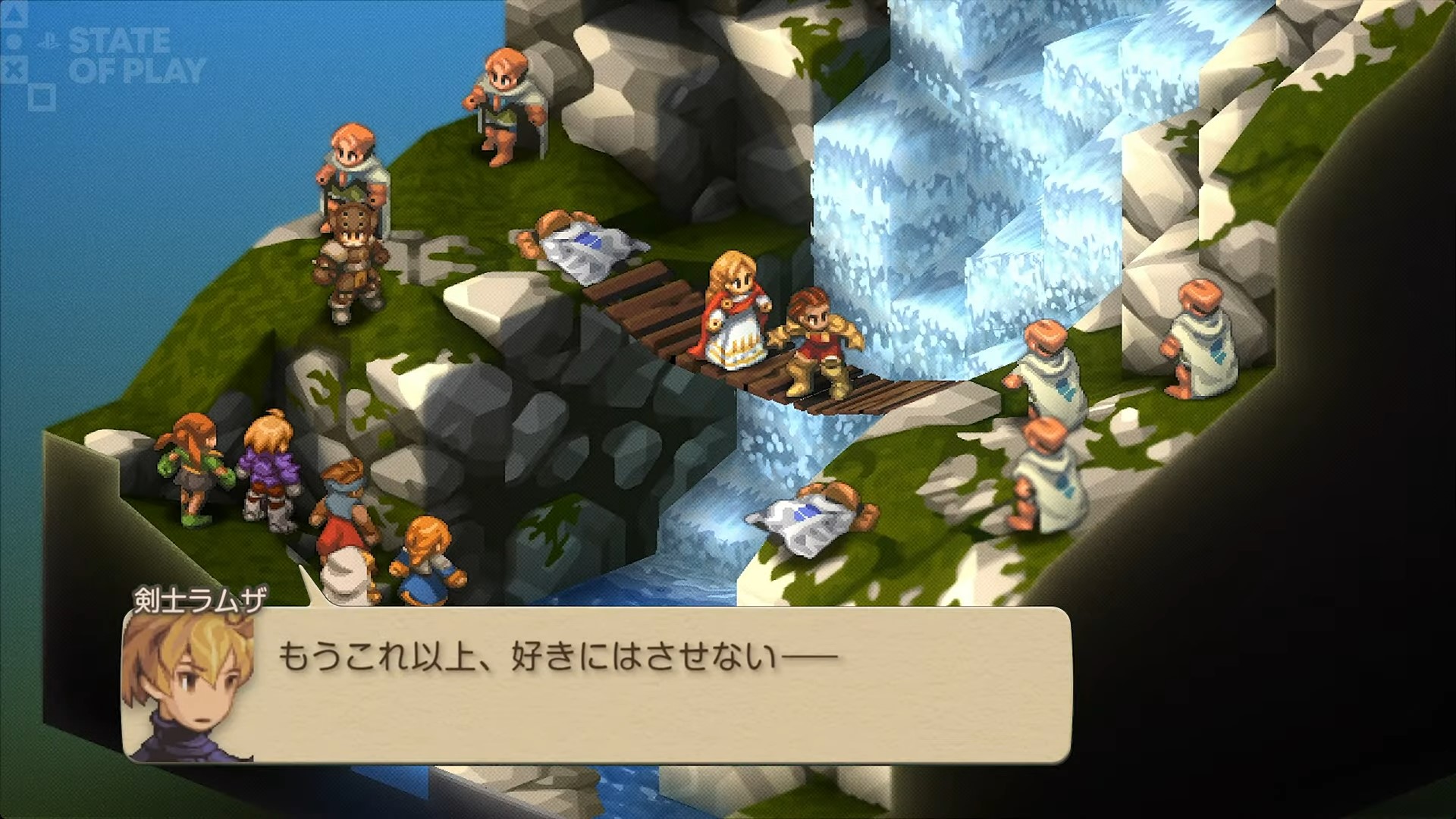The width and height of the screenshot is (1456, 819).
Task: Open the STATE OF PLAY title text
Action: tap(135, 53)
